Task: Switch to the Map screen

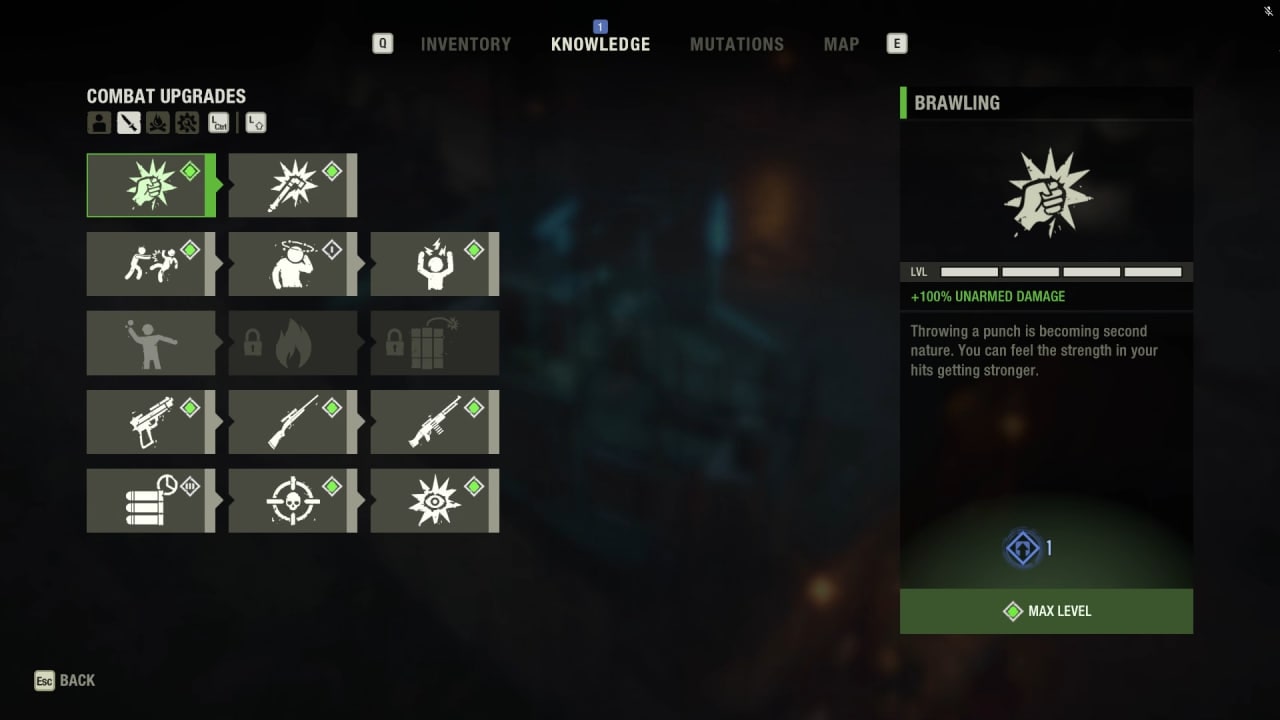Action: tap(840, 44)
